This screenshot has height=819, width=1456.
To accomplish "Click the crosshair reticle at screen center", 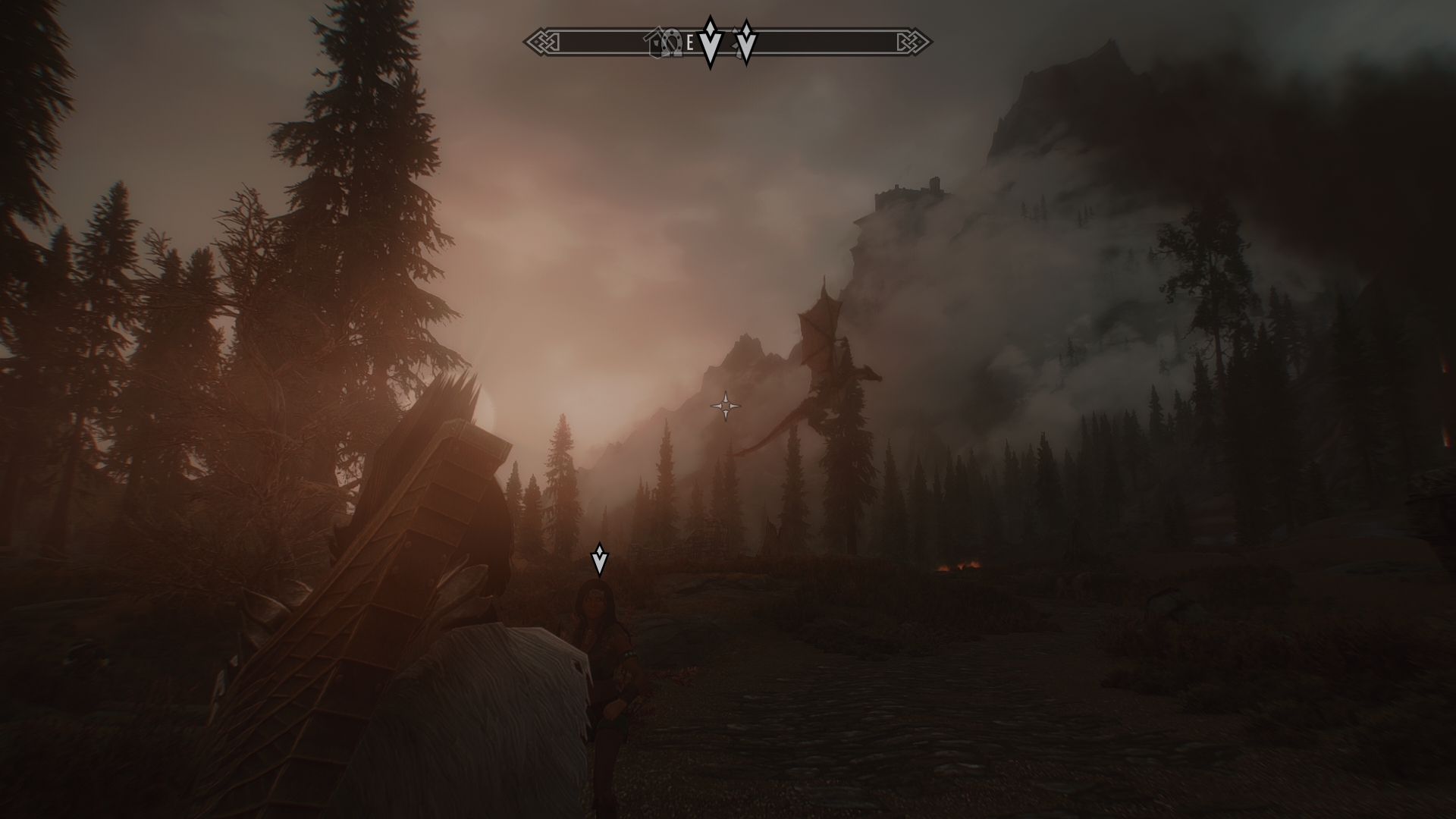I will pos(726,407).
